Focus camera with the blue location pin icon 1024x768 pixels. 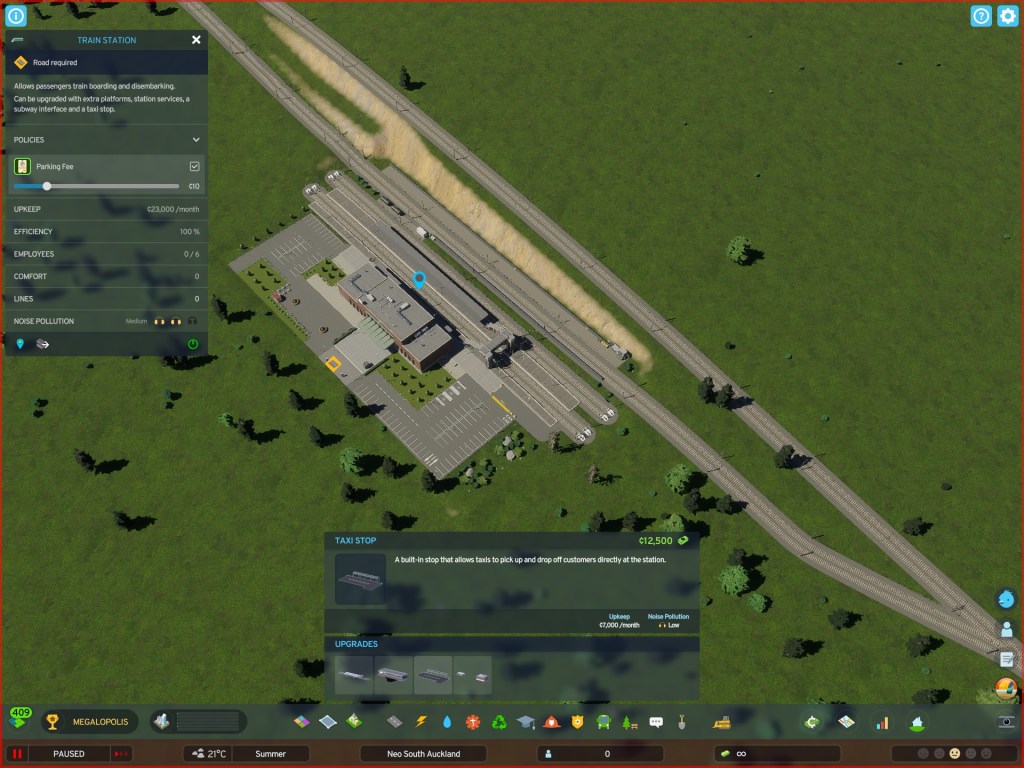(20, 344)
